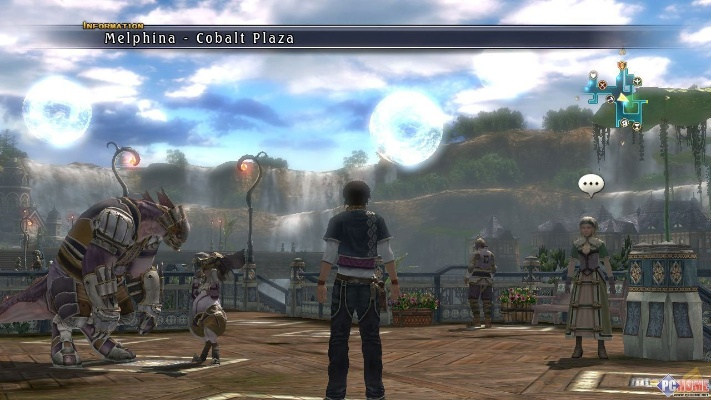711x400 pixels.
Task: Click the speech bubble talk icon
Action: [591, 185]
